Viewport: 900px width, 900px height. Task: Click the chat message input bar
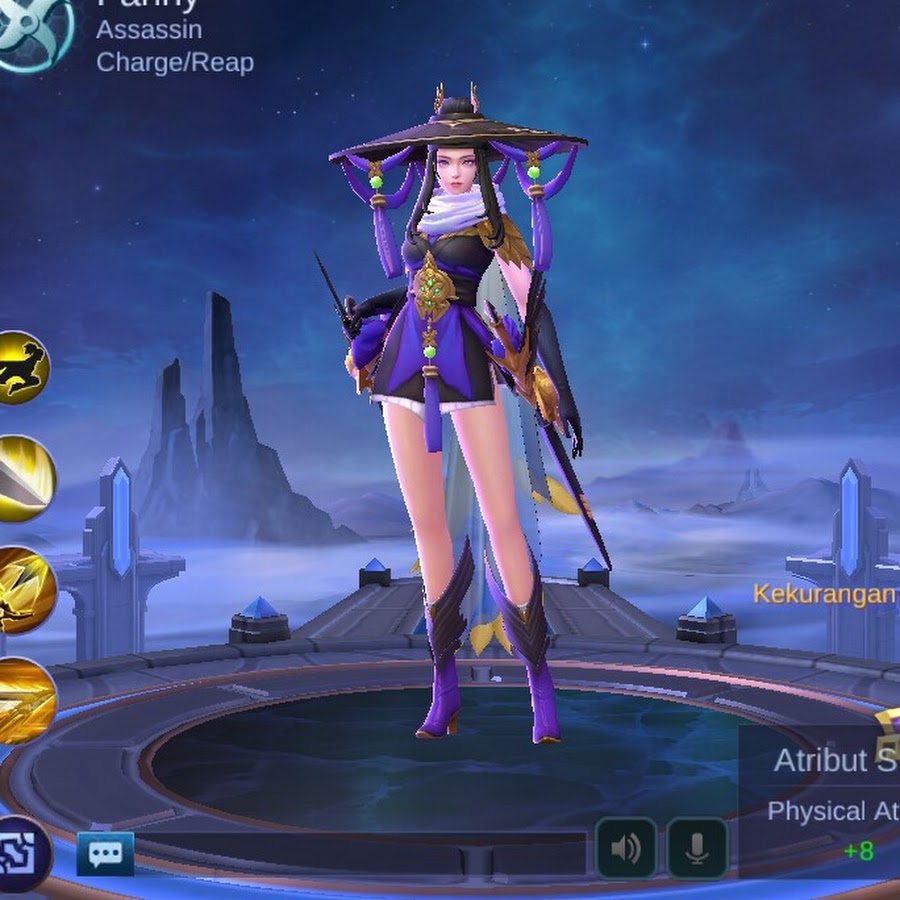pos(360,853)
